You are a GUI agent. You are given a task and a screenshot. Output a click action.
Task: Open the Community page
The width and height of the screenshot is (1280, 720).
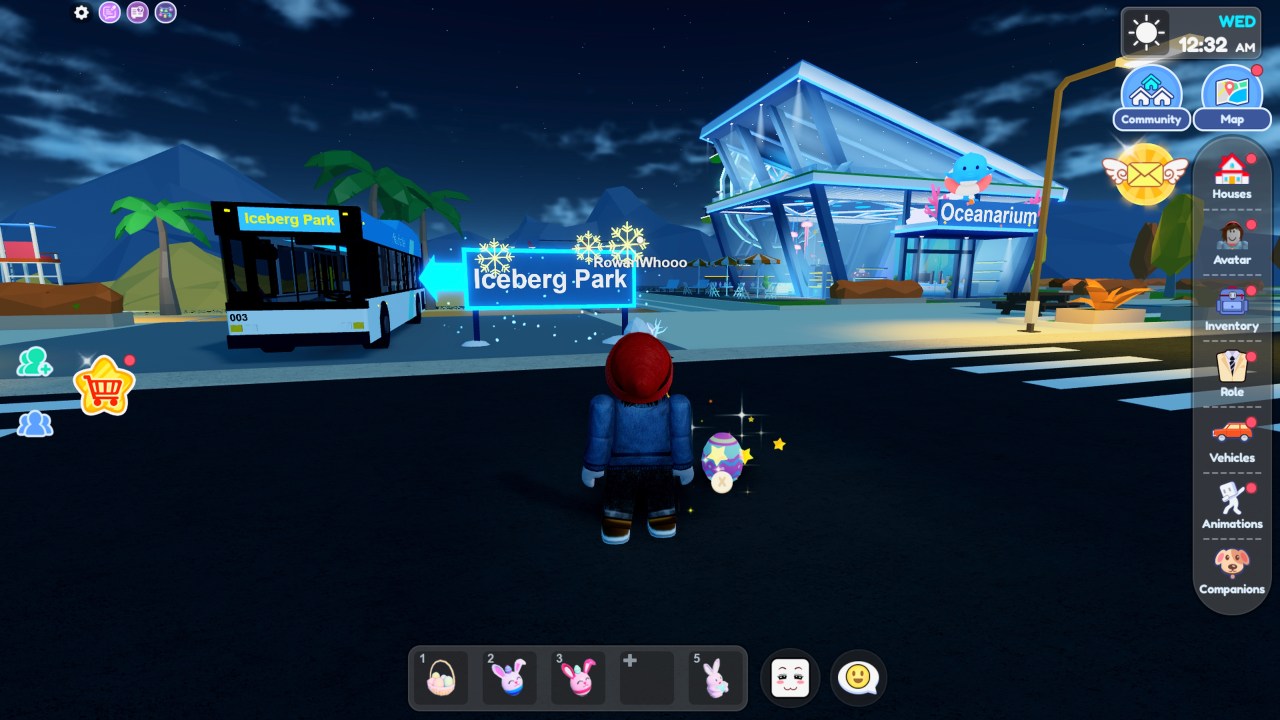point(1151,95)
